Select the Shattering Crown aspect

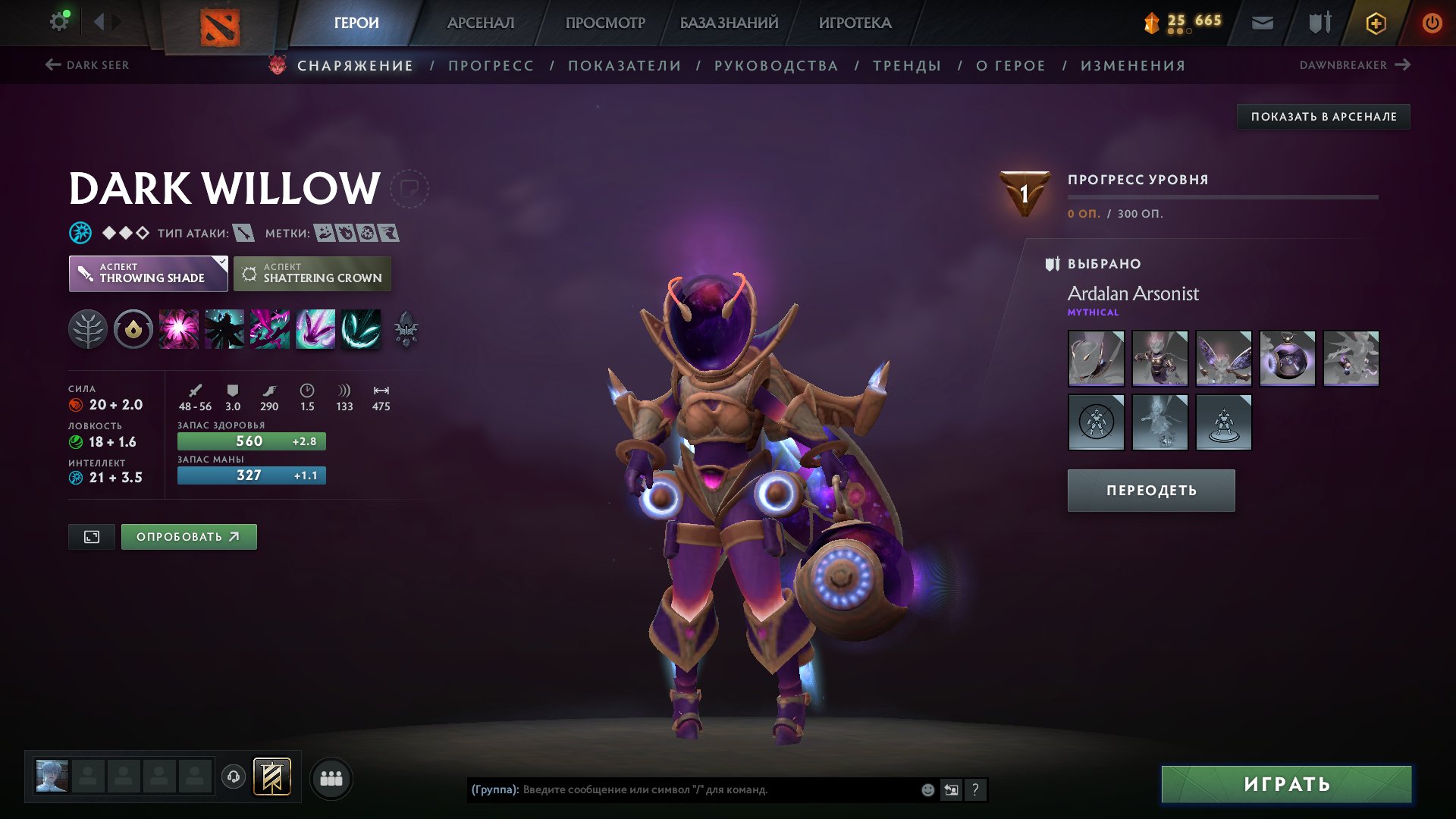312,273
